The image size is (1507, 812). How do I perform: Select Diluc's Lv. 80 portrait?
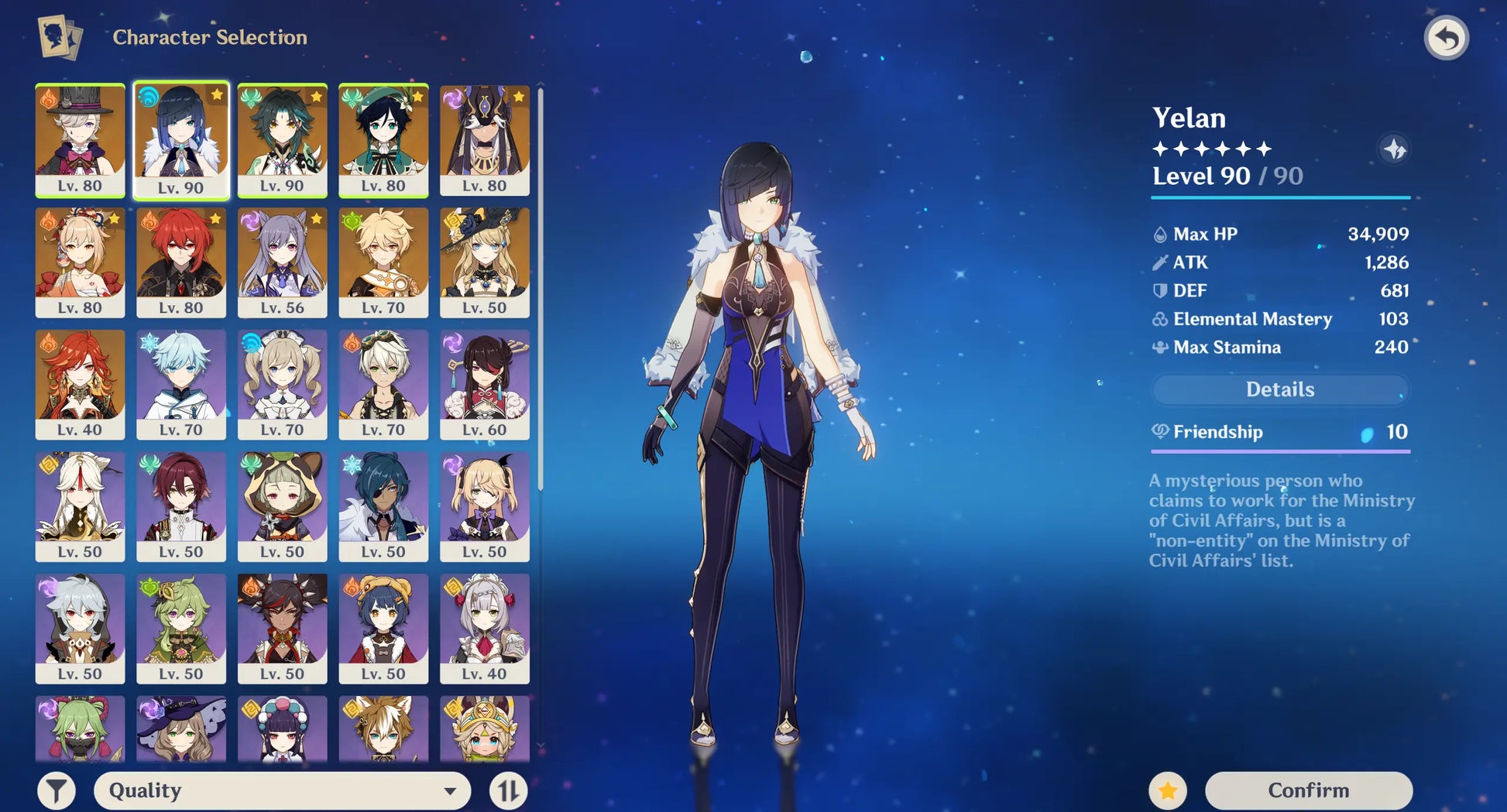coord(181,262)
